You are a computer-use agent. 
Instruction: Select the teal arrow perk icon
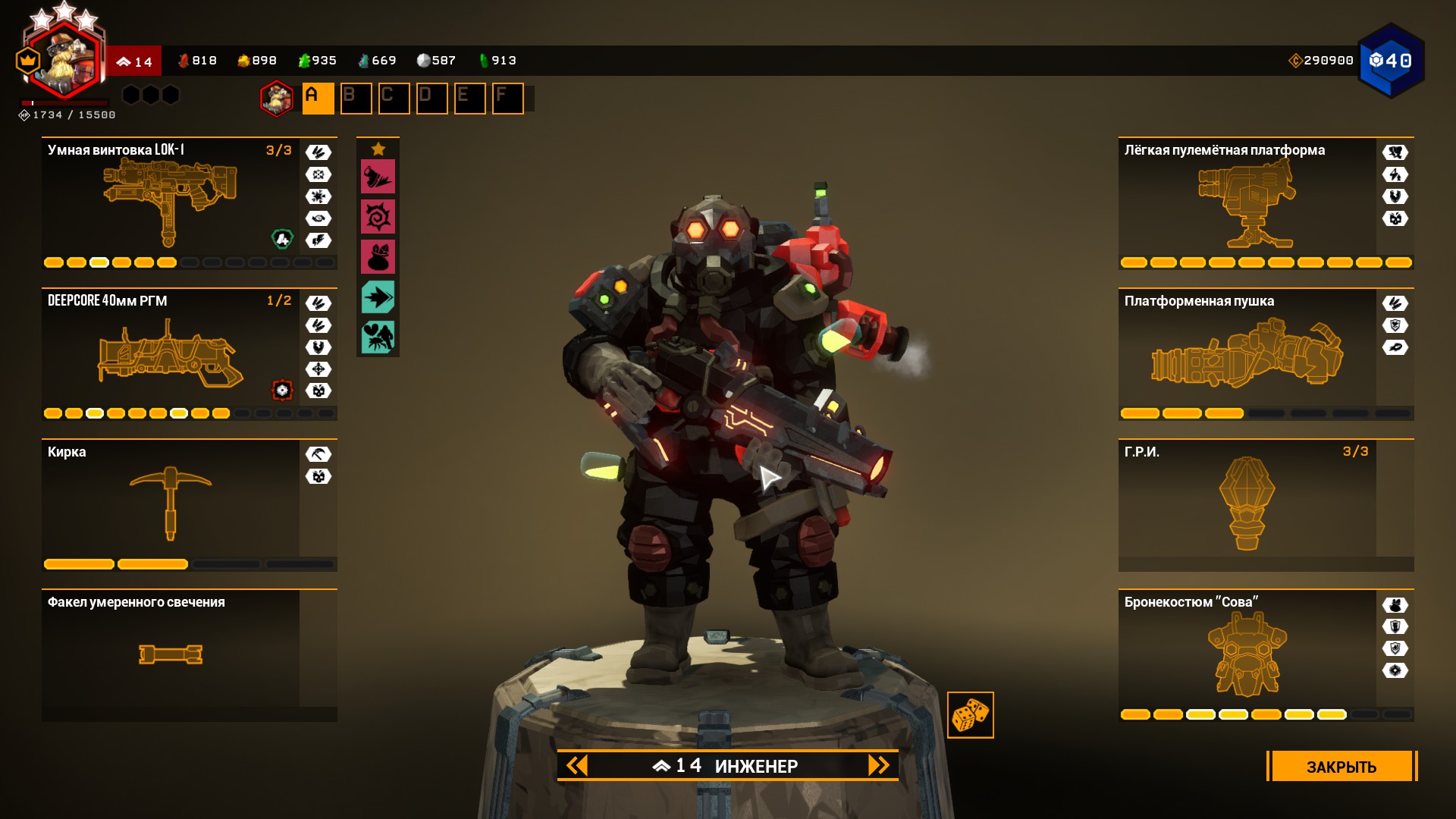(x=378, y=297)
